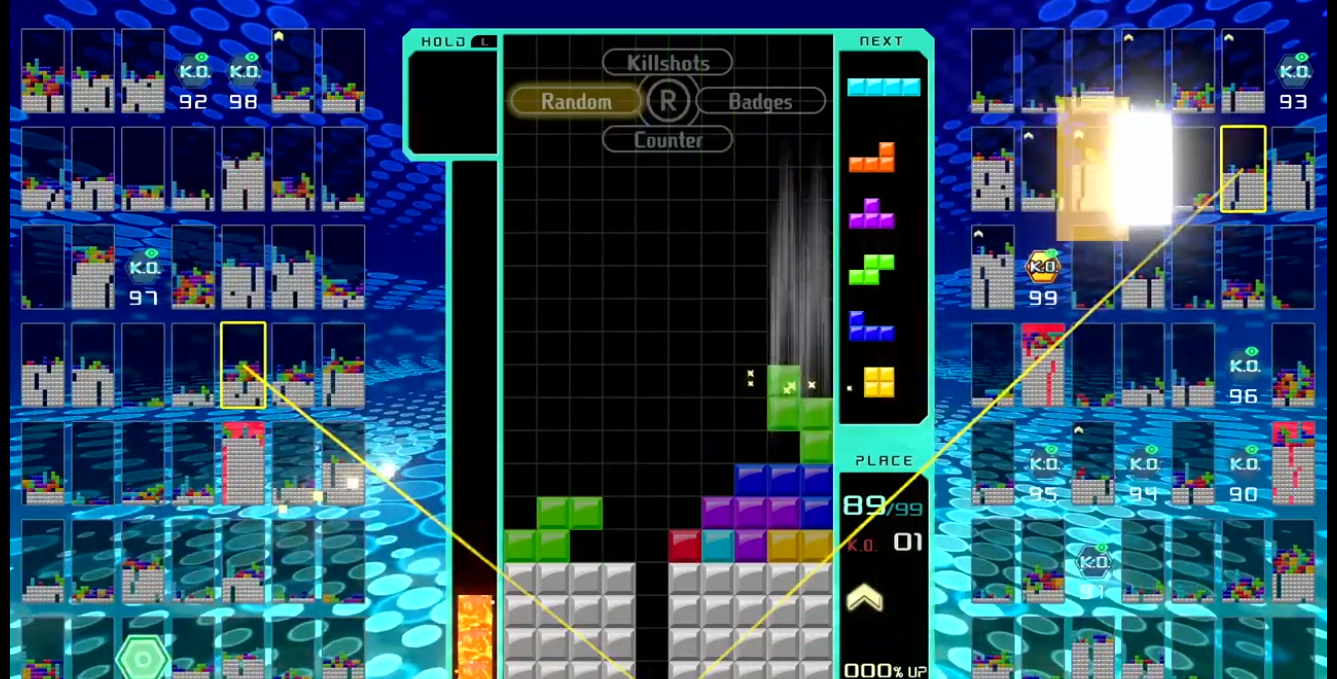Select the opponent board marked K.O. 97
This screenshot has height=679, width=1337.
pyautogui.click(x=144, y=267)
